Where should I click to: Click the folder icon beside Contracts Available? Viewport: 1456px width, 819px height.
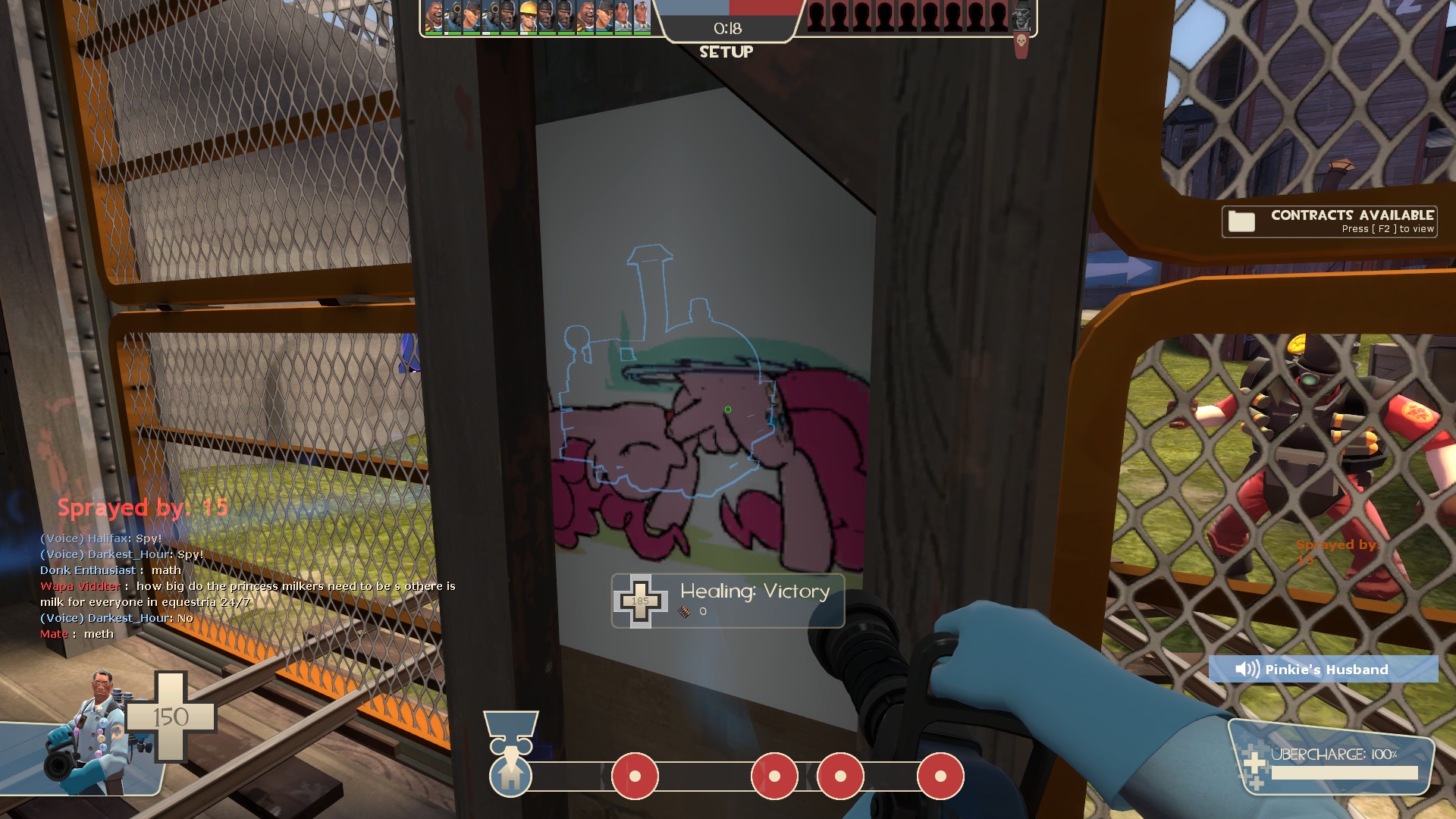pos(1241,221)
